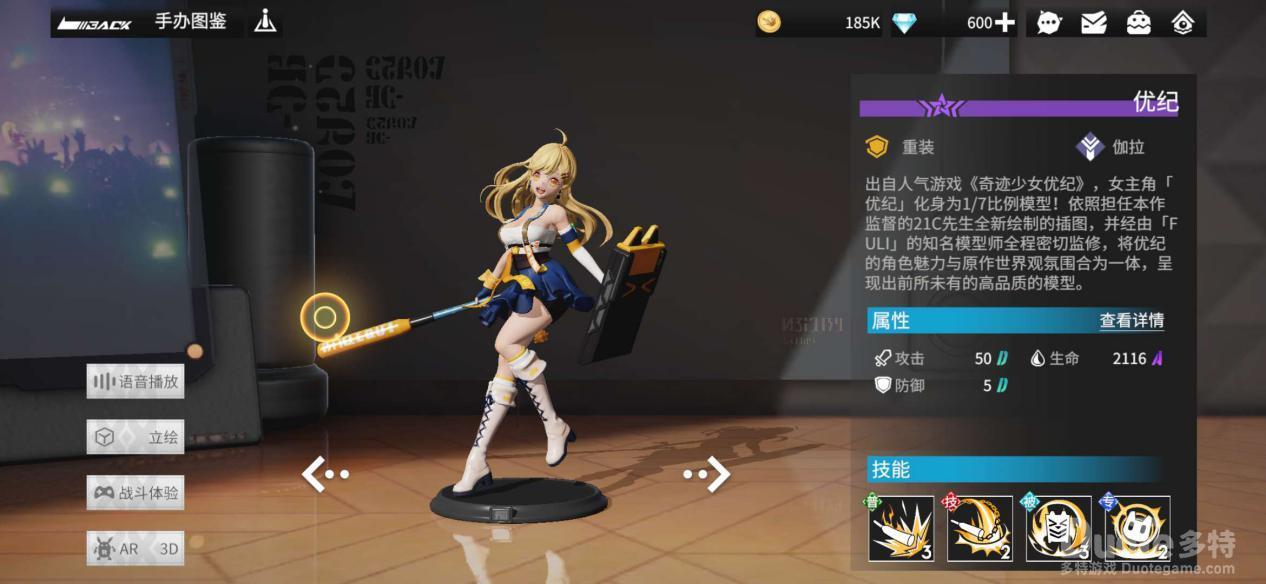The width and height of the screenshot is (1266, 584).
Task: Open the chat speech bubble icon
Action: [x=1049, y=22]
